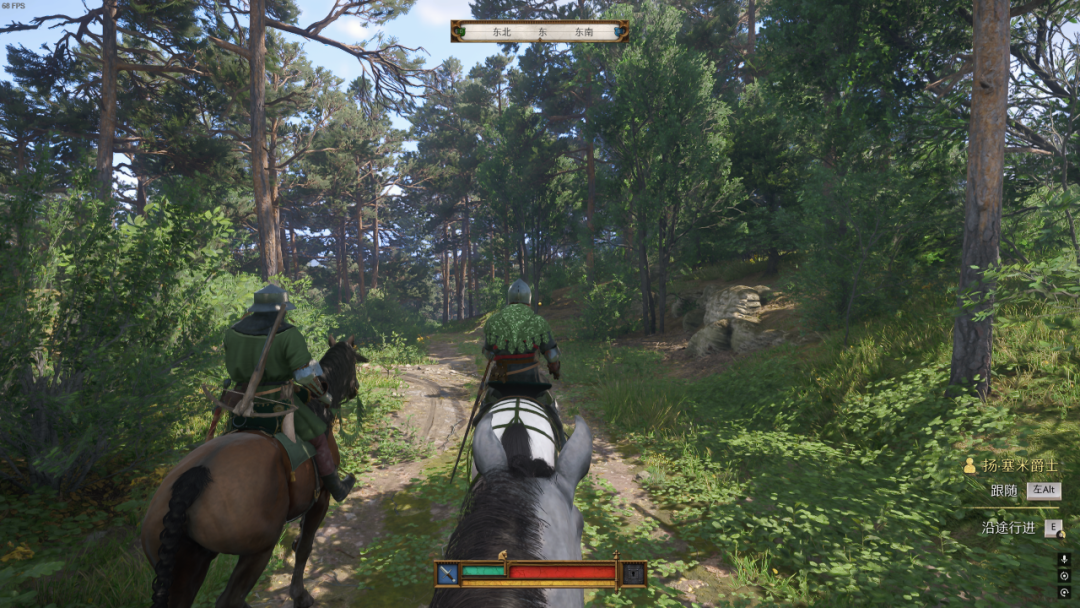Toggle the microphone overlay icon

pos(1064,560)
